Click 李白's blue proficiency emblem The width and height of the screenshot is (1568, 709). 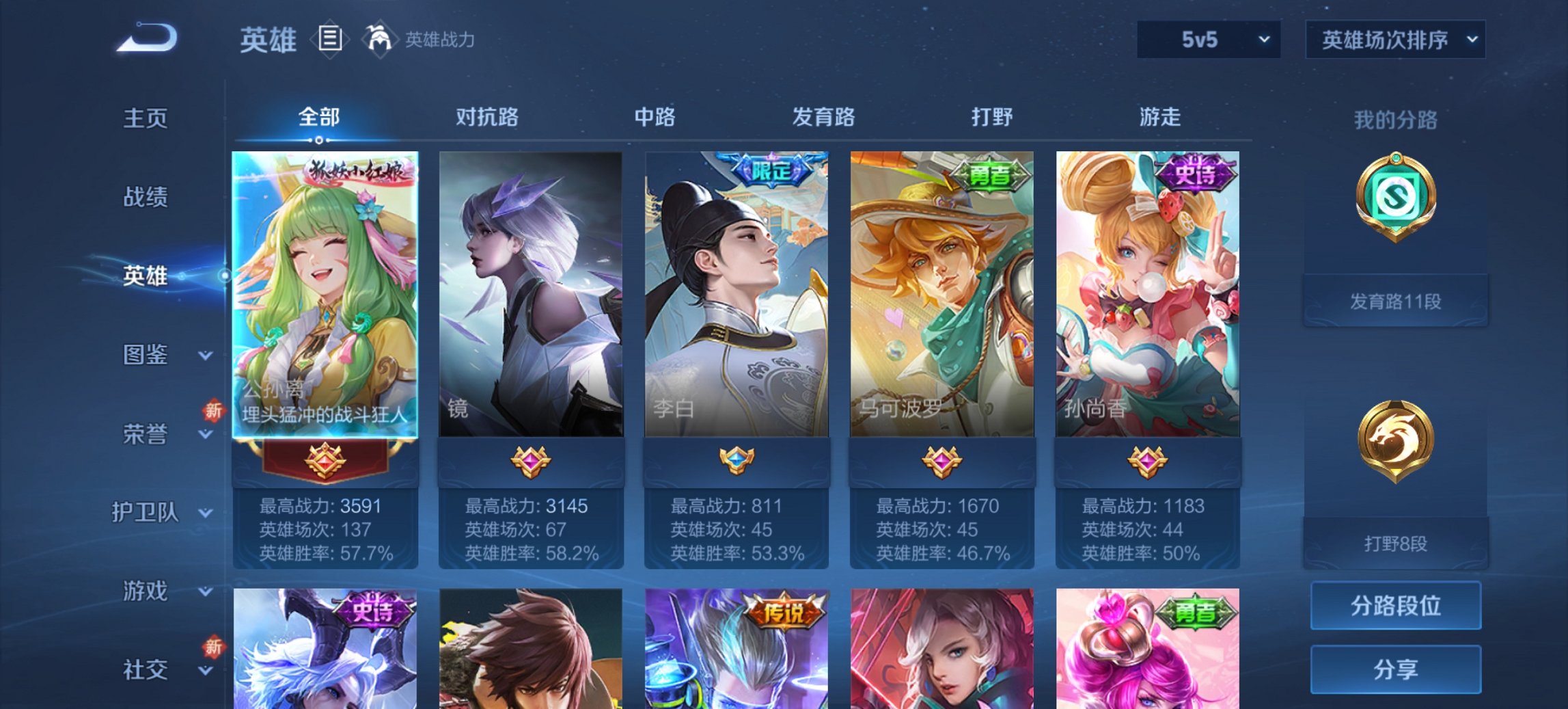(737, 461)
